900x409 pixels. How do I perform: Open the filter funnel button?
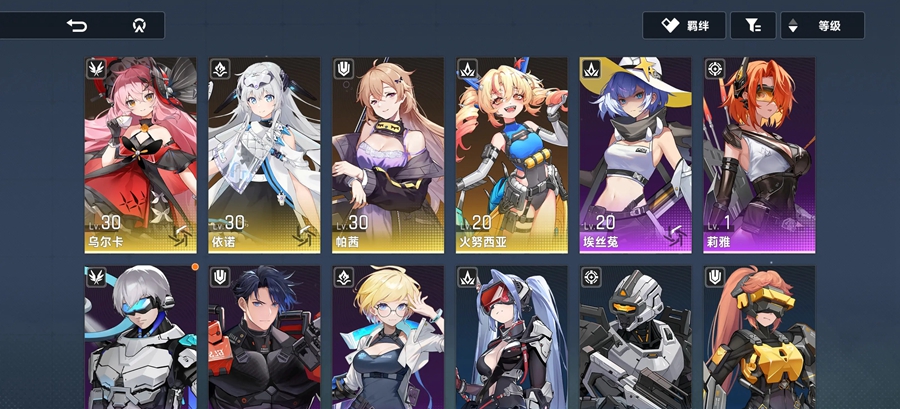pos(753,26)
